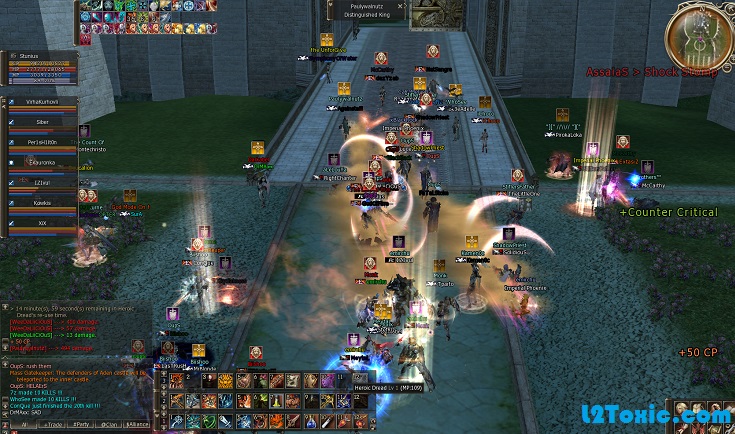Image resolution: width=735 pixels, height=434 pixels.
Task: Select party member XiX
Action: pyautogui.click(x=42, y=223)
